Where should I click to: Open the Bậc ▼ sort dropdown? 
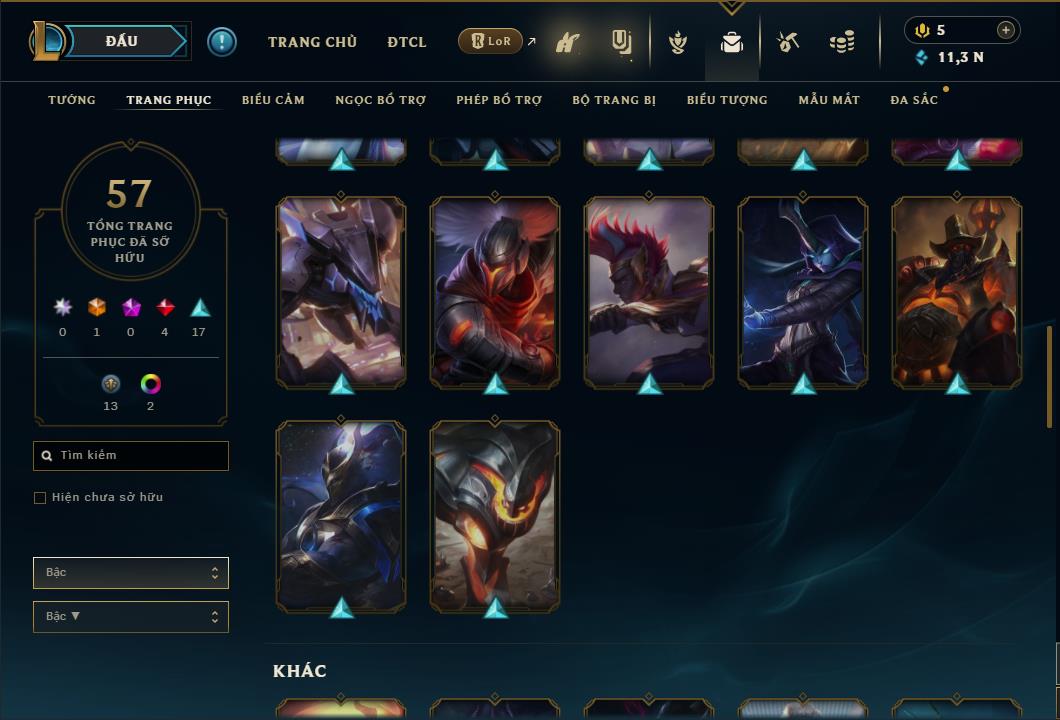pyautogui.click(x=131, y=617)
